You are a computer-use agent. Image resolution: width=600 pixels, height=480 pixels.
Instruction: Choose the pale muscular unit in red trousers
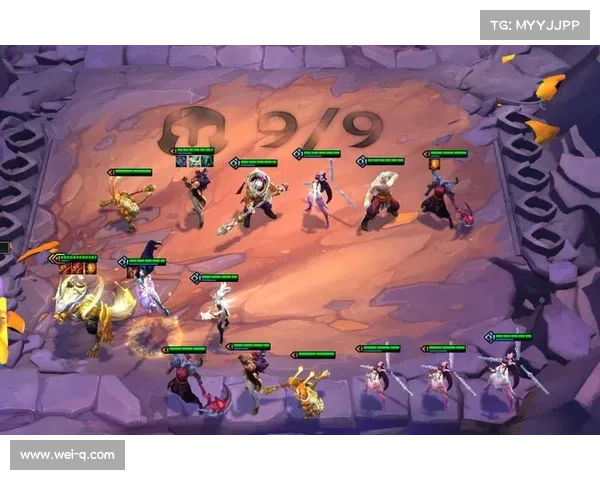click(380, 199)
